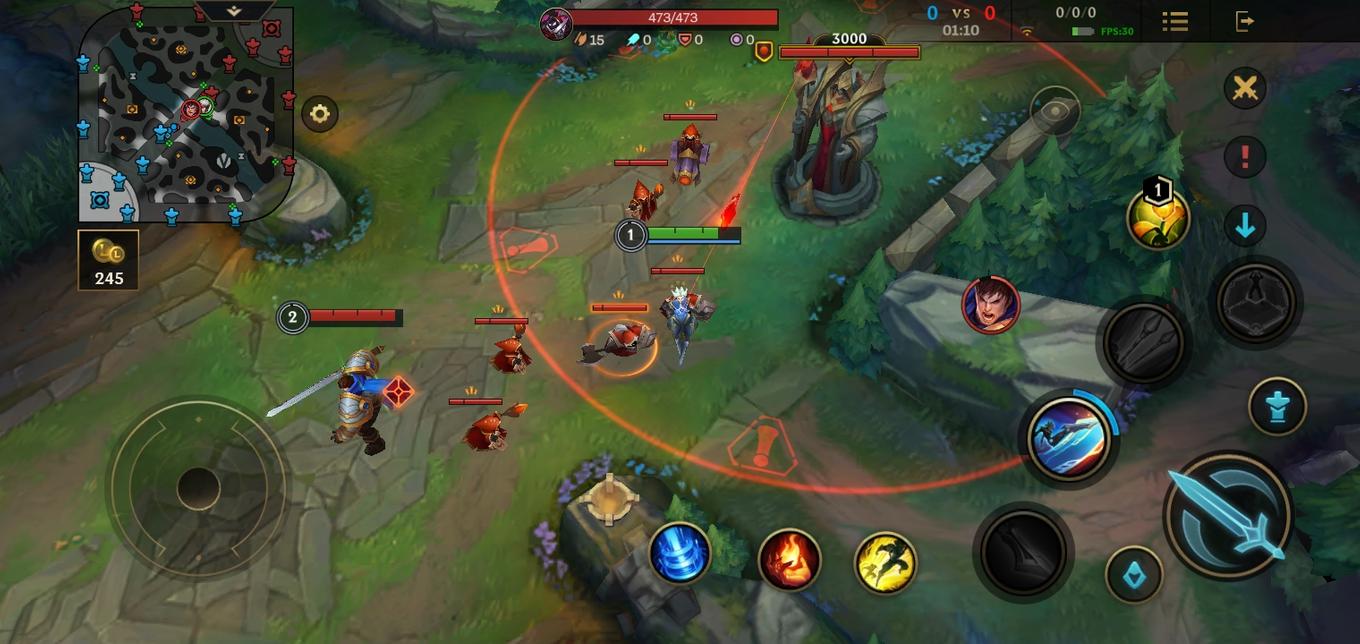This screenshot has height=644, width=1360.
Task: Activate the glowing blue dash ability
Action: pos(1070,438)
